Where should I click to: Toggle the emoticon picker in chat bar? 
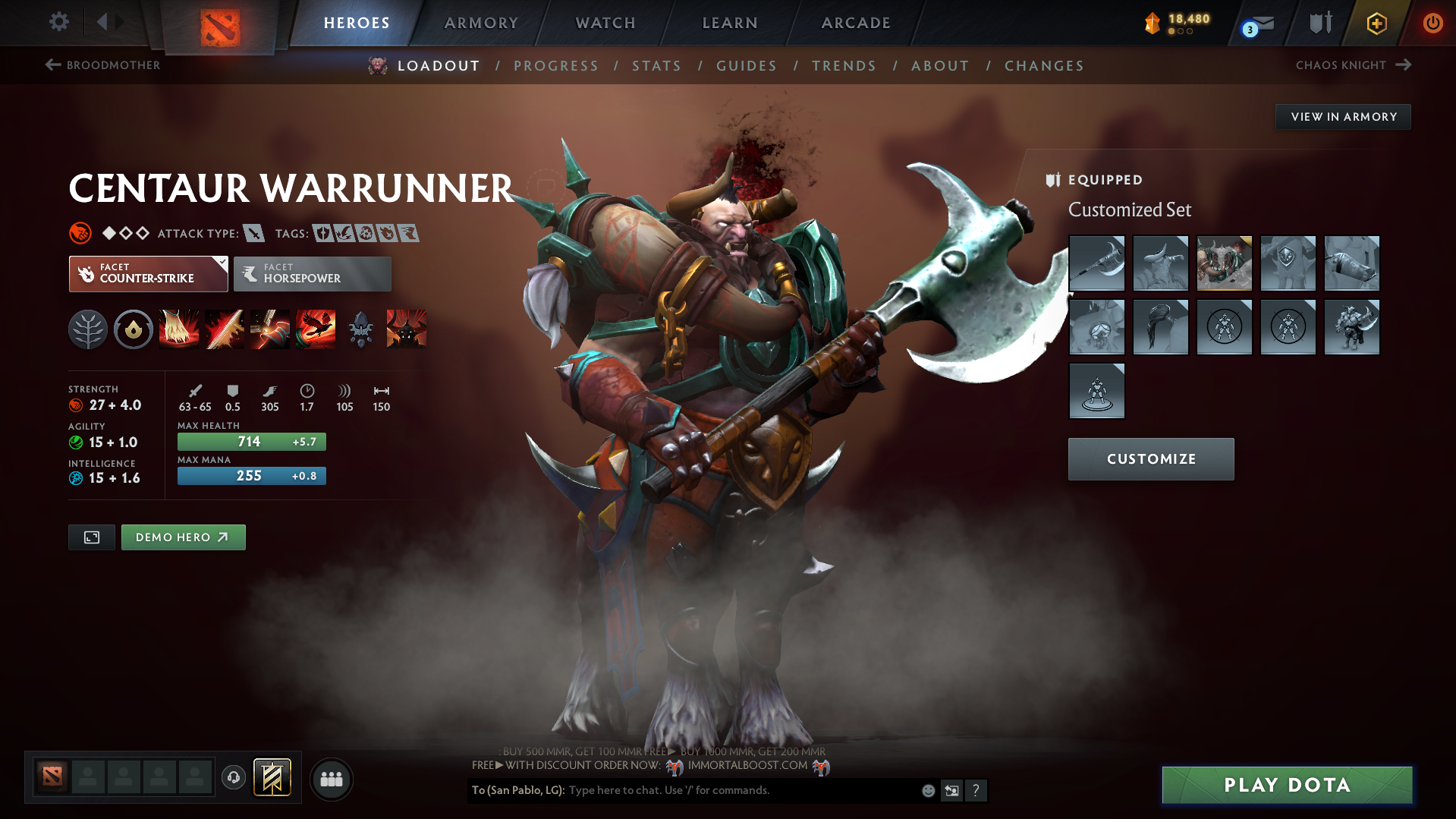927,790
